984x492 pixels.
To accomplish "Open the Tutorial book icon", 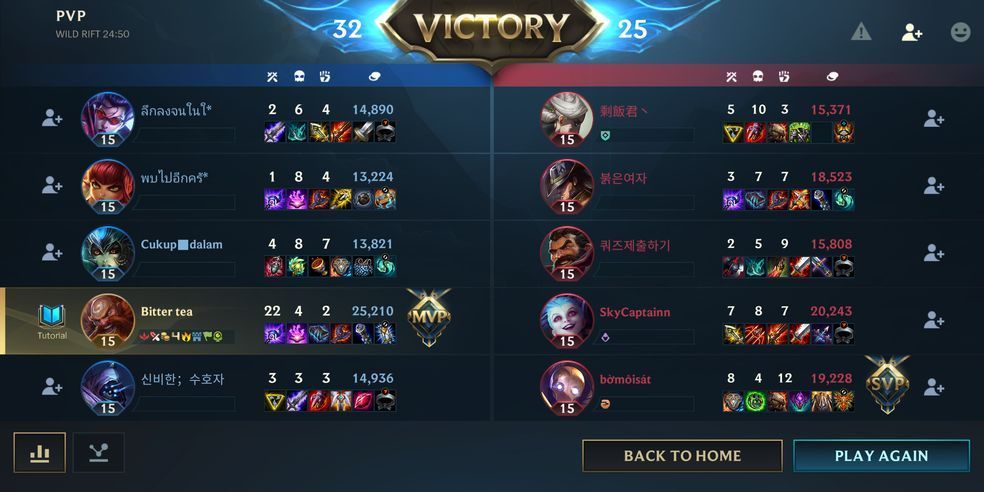I will tap(52, 318).
